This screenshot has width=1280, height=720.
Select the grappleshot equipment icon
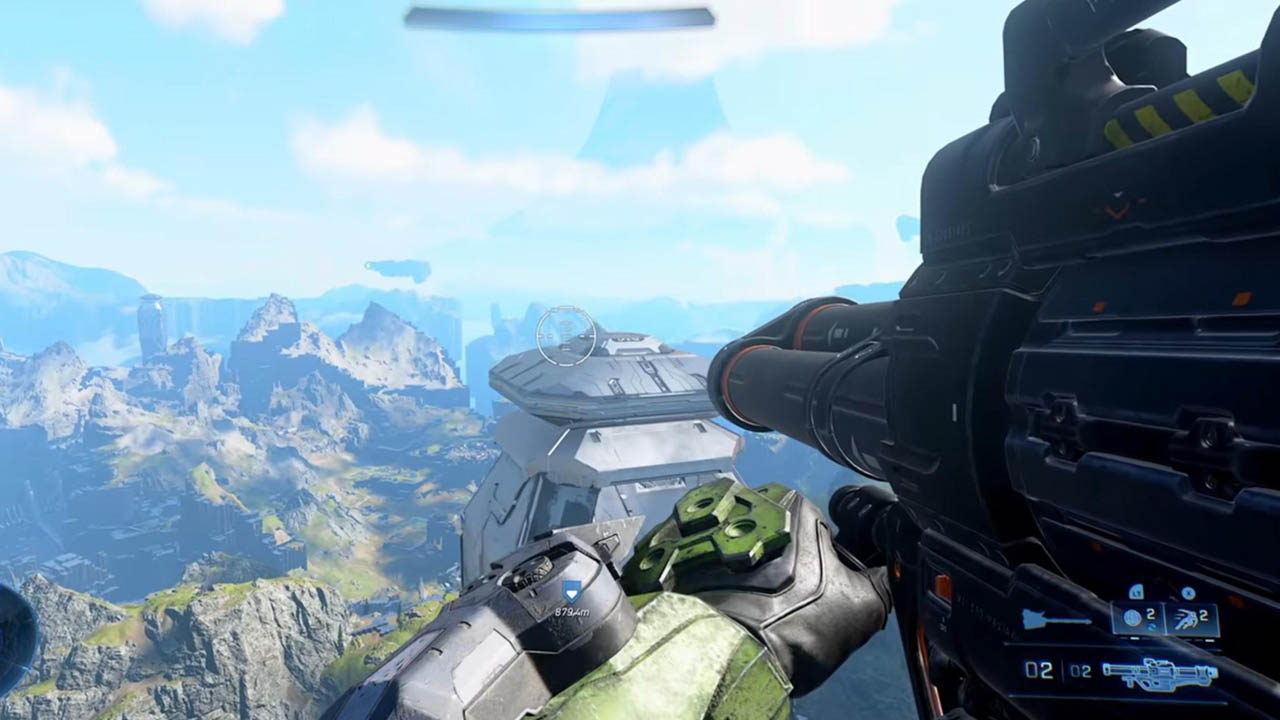pyautogui.click(x=1133, y=618)
